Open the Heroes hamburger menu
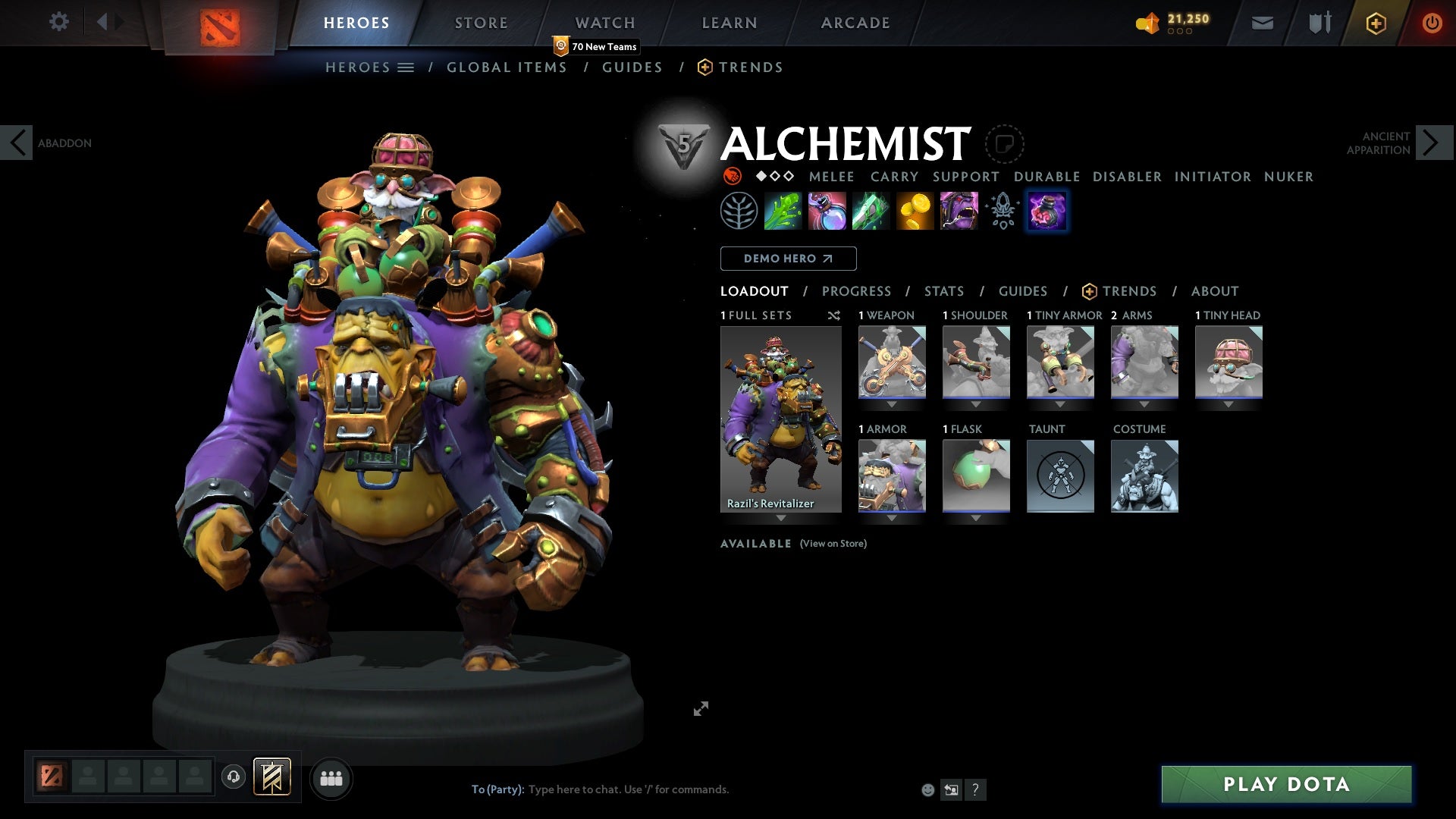This screenshot has height=819, width=1456. [x=406, y=67]
